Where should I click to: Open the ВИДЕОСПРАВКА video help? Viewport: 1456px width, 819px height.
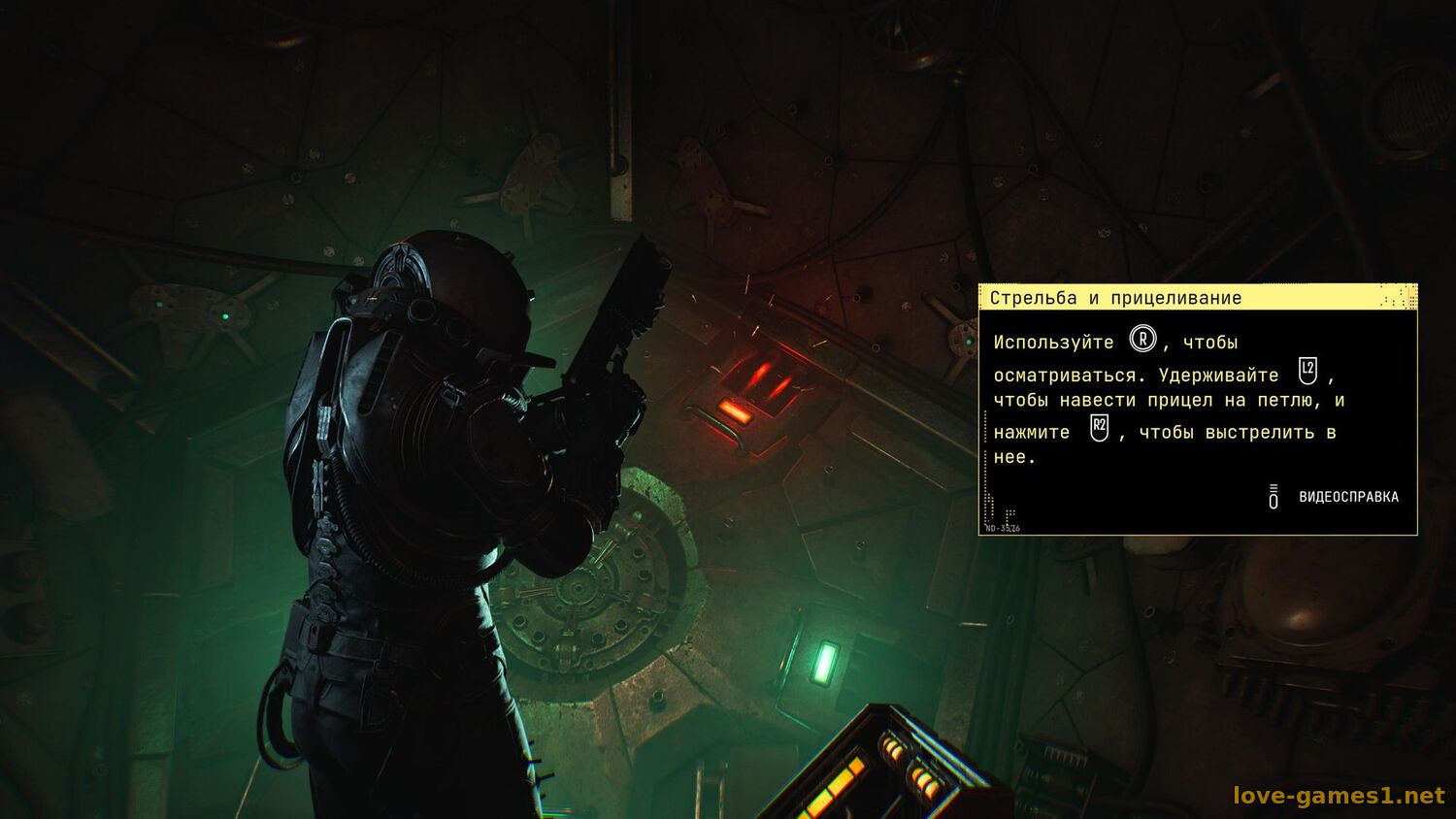(1347, 497)
